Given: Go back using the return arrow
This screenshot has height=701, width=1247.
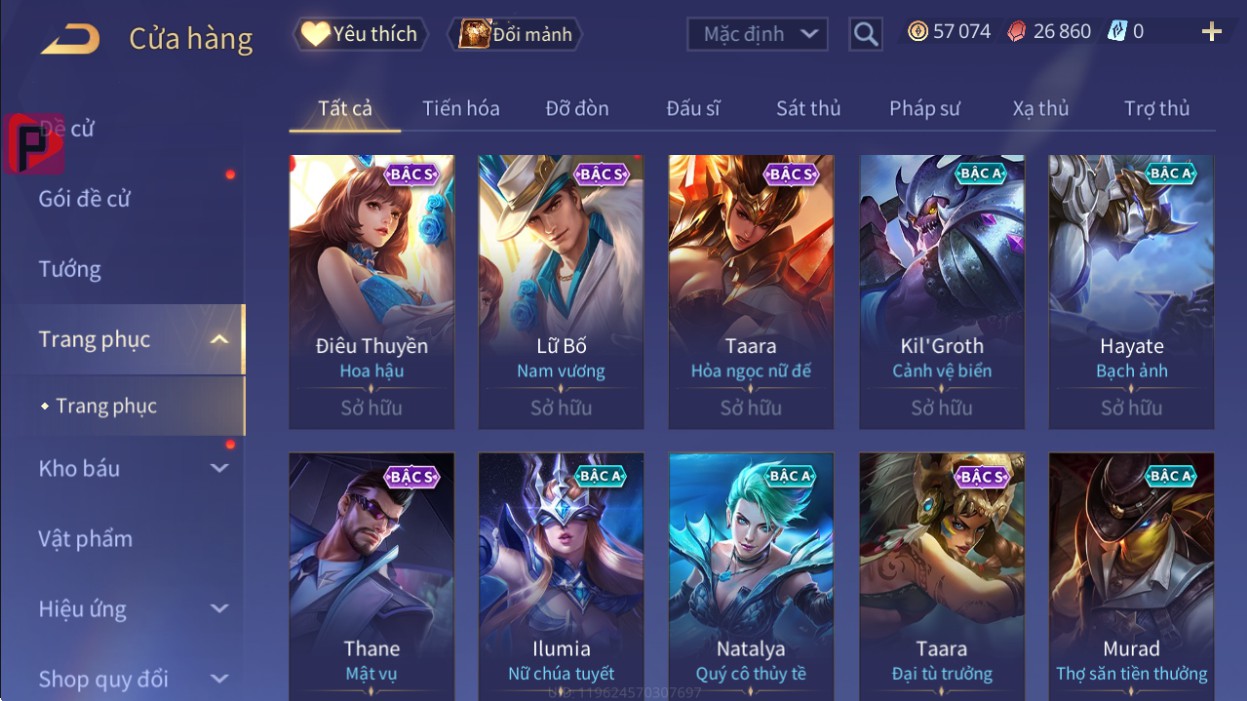Looking at the screenshot, I should pyautogui.click(x=70, y=39).
